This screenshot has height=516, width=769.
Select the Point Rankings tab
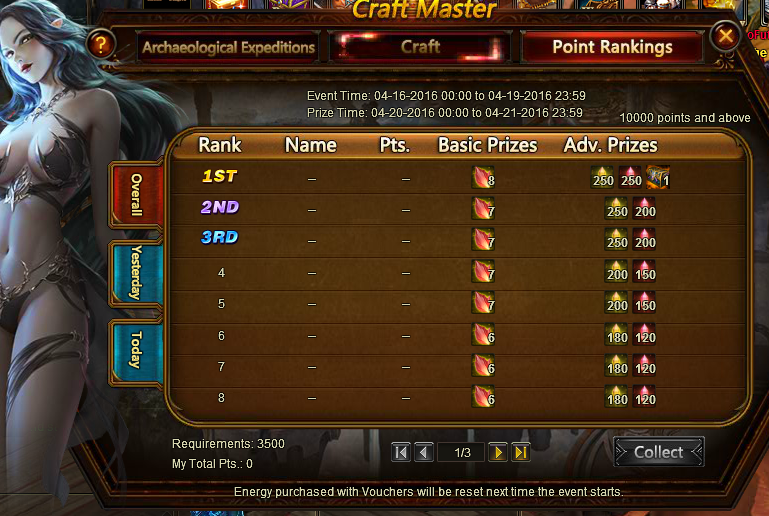(x=612, y=47)
